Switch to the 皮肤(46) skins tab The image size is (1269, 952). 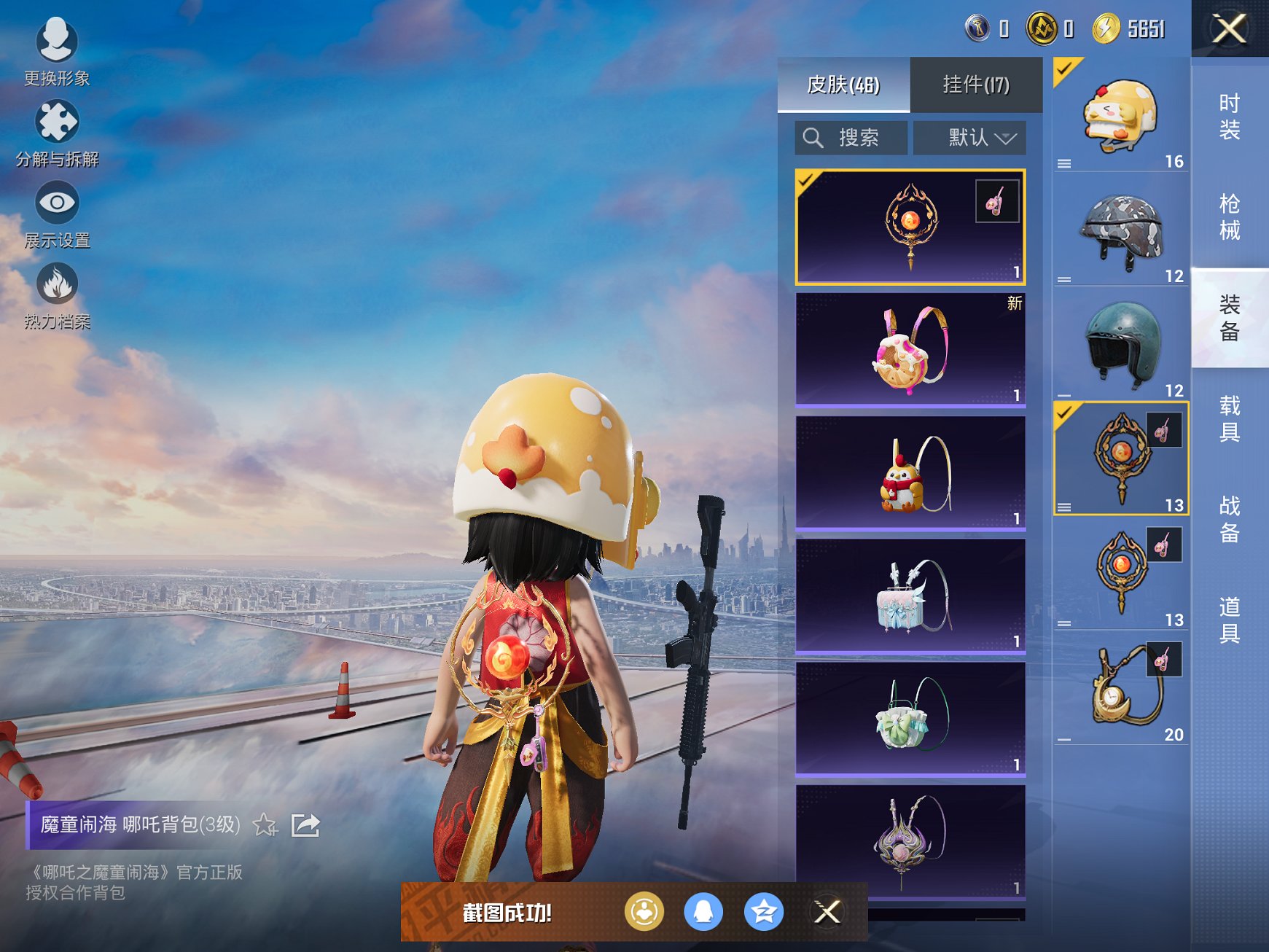coord(843,85)
